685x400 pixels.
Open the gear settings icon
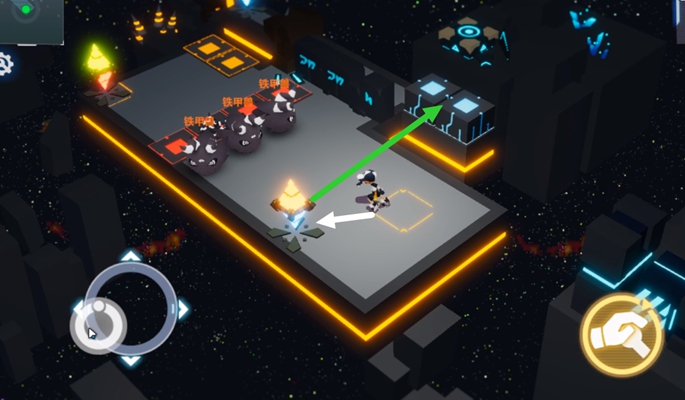pyautogui.click(x=5, y=65)
